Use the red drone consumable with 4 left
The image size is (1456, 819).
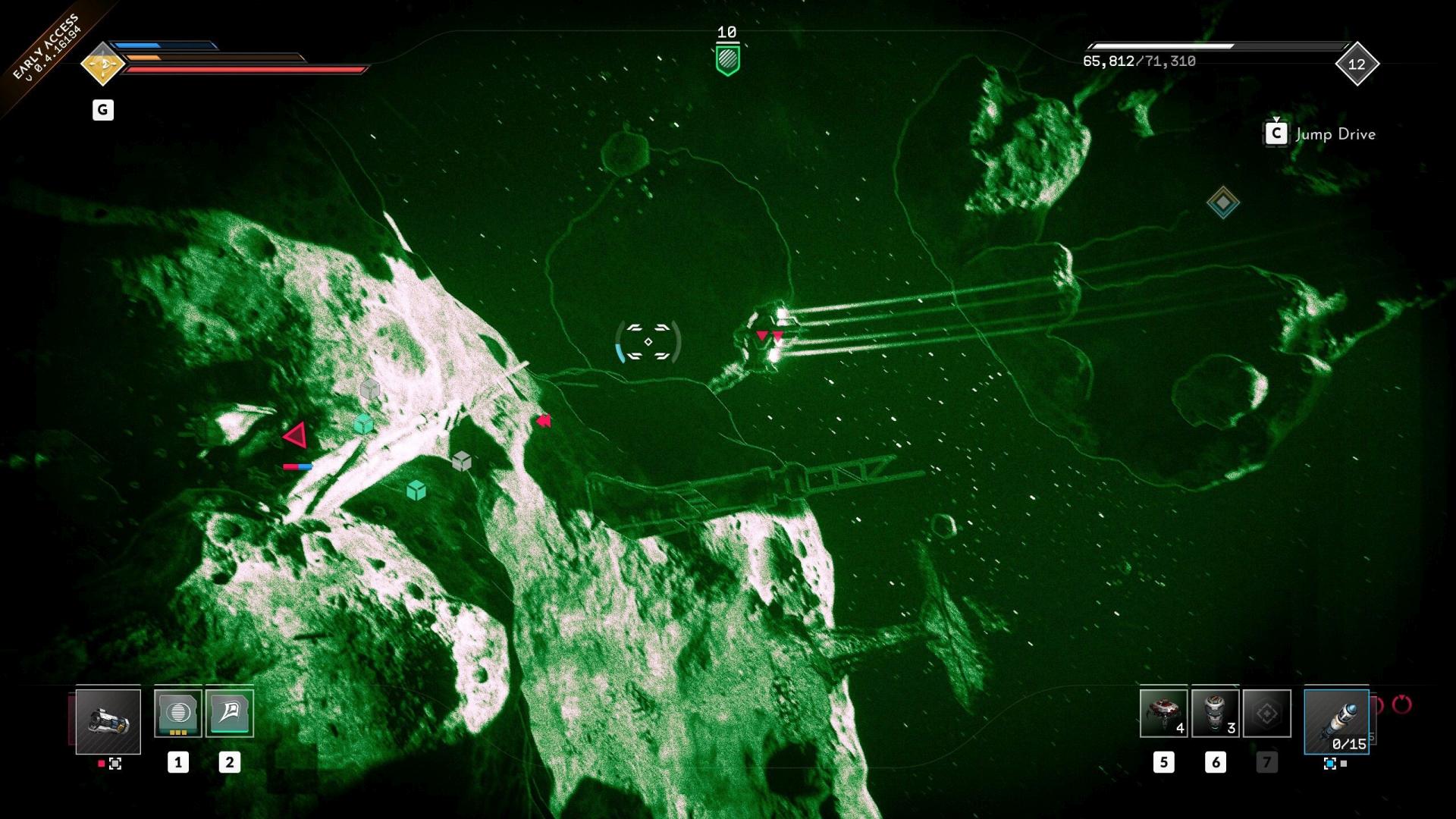(1163, 713)
